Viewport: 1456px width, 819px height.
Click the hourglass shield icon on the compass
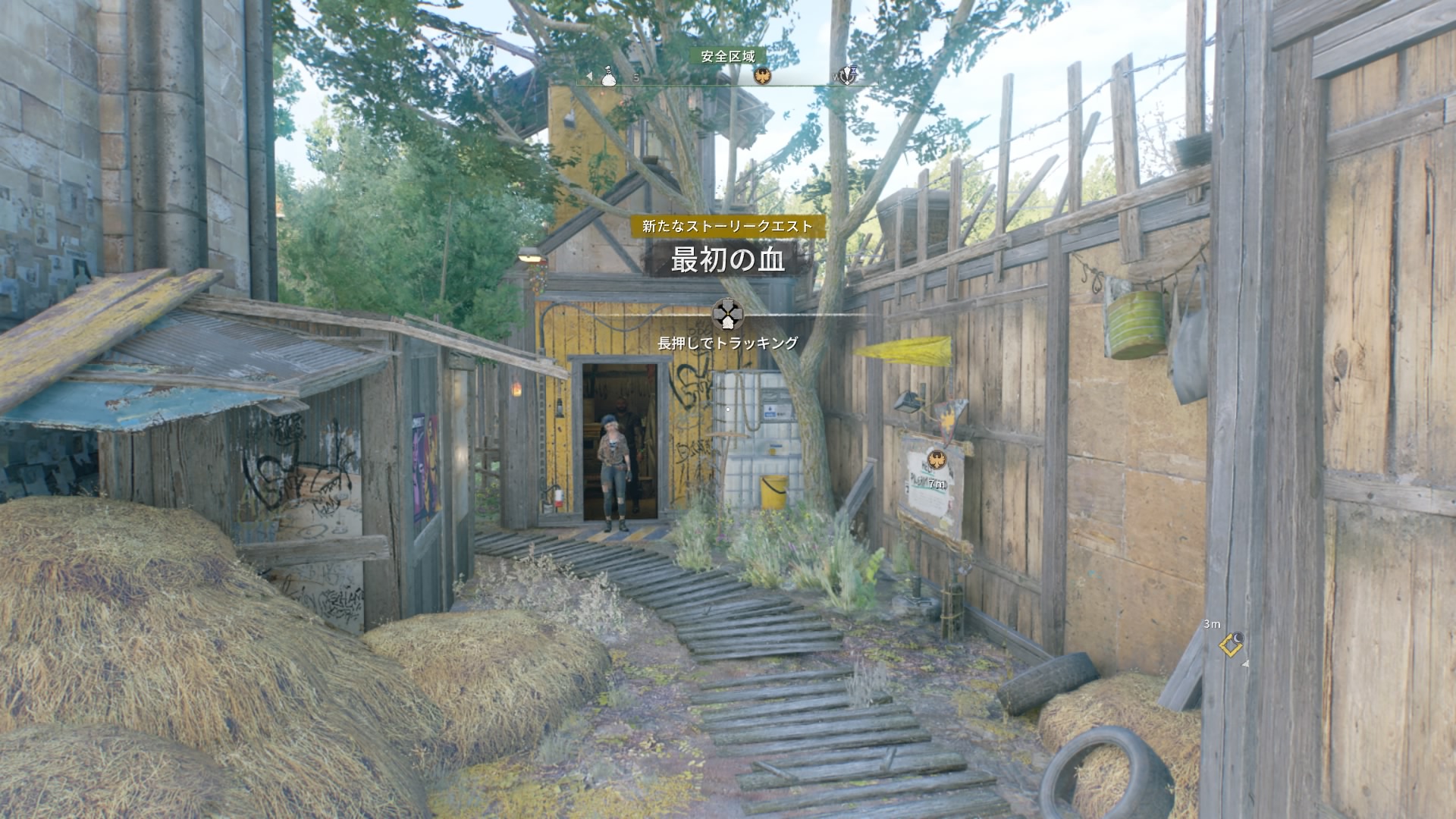[849, 75]
